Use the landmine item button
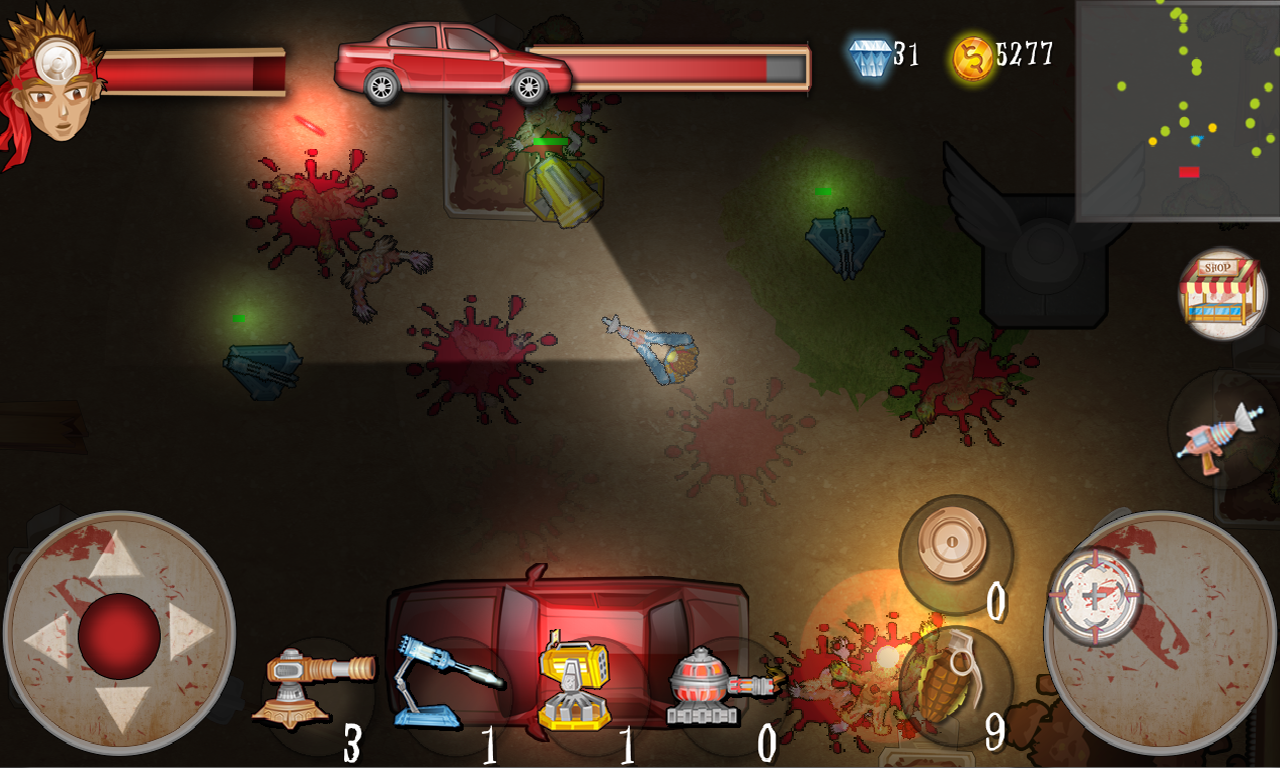This screenshot has height=768, width=1280. coord(954,552)
